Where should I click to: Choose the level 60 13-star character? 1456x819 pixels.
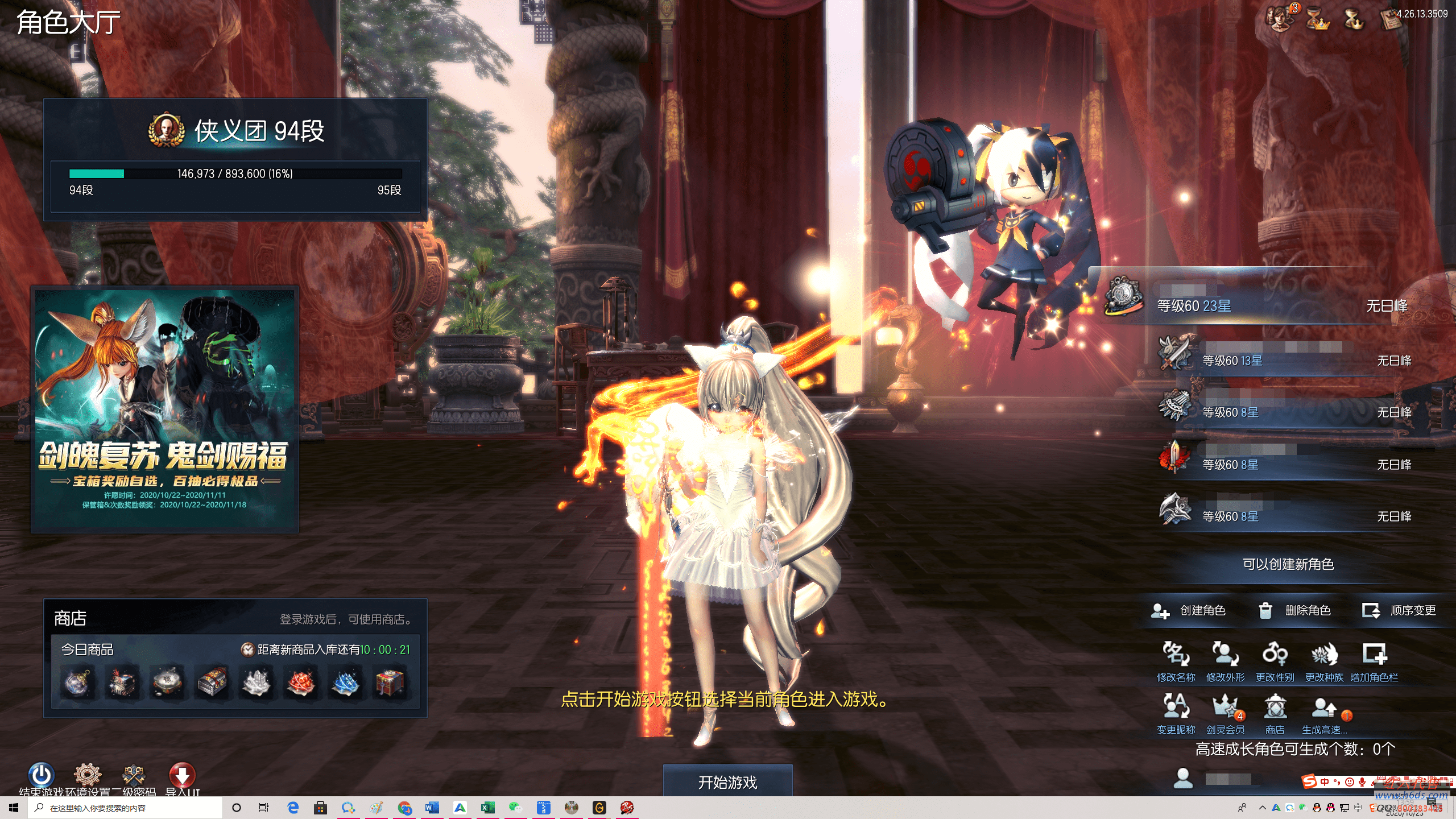tap(1285, 359)
